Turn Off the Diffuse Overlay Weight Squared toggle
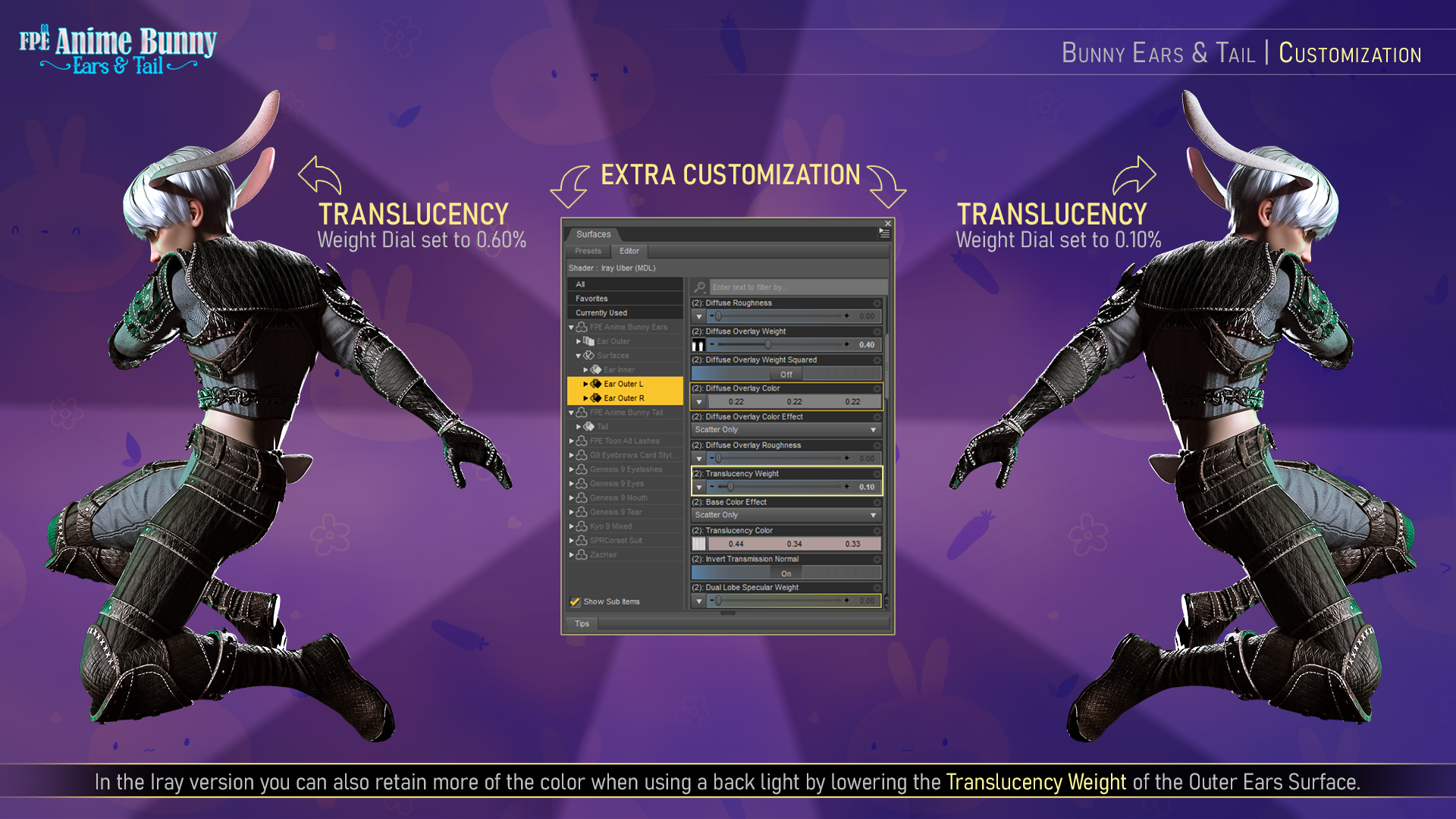This screenshot has height=819, width=1456. coord(786,373)
